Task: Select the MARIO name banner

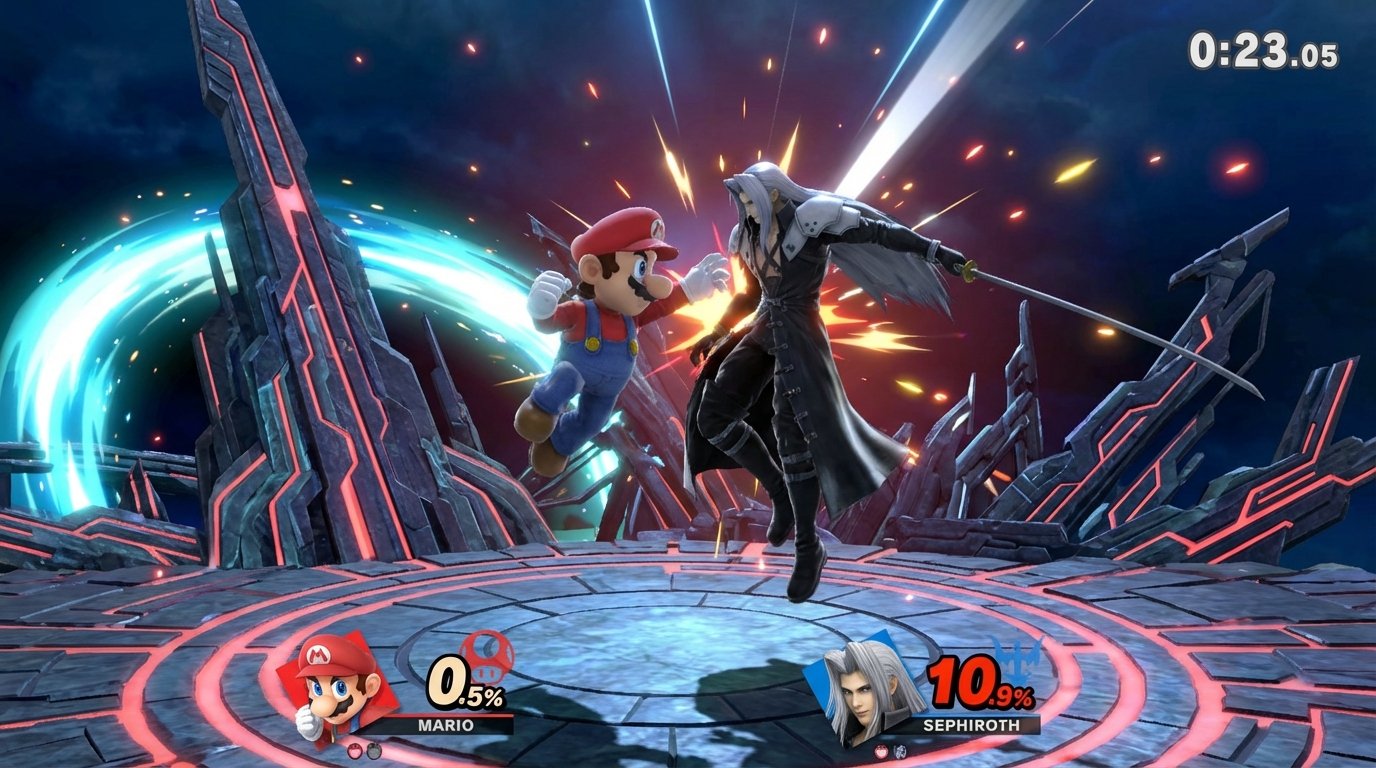Action: (445, 725)
